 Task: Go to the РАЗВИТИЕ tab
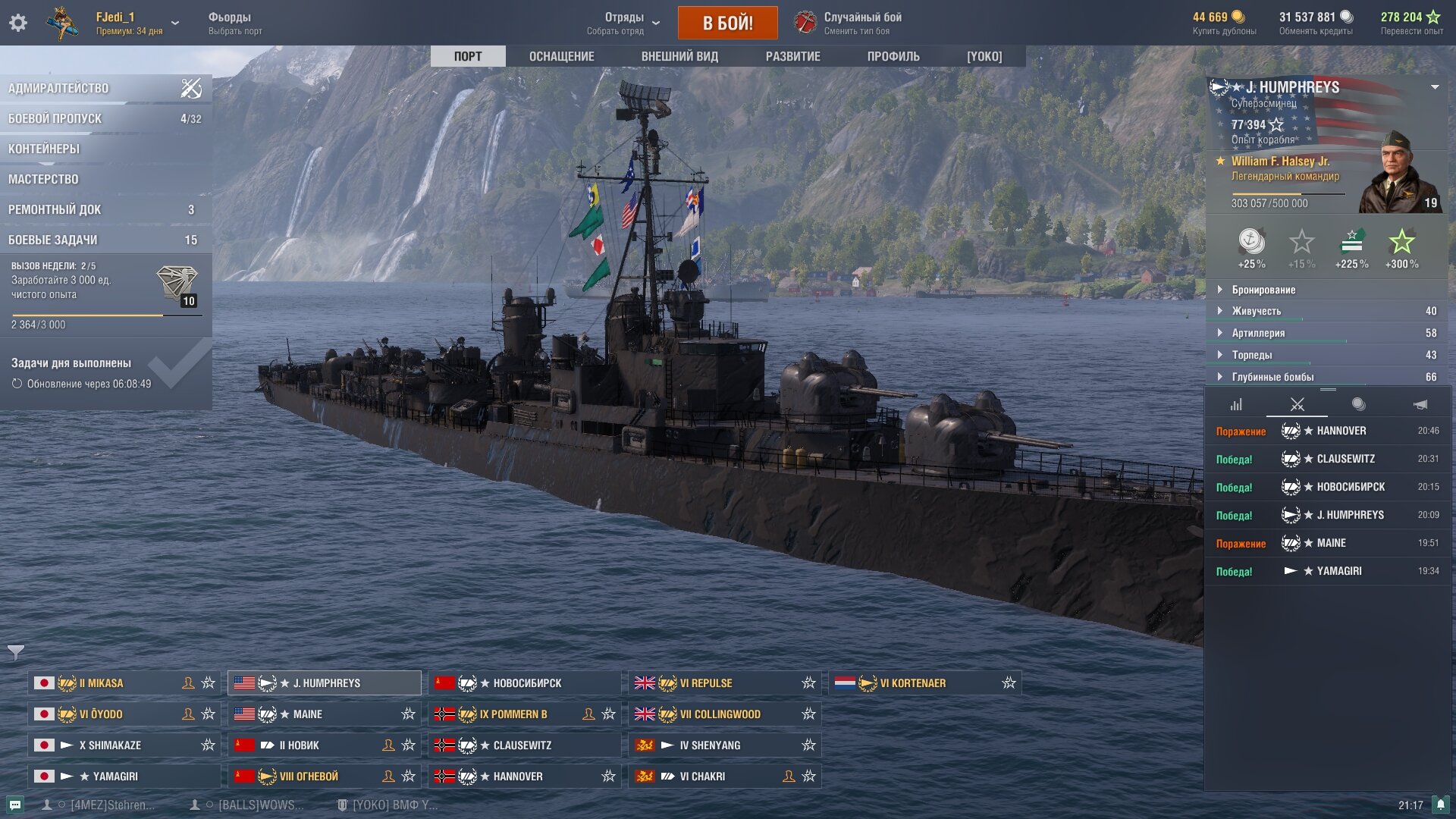click(x=792, y=57)
